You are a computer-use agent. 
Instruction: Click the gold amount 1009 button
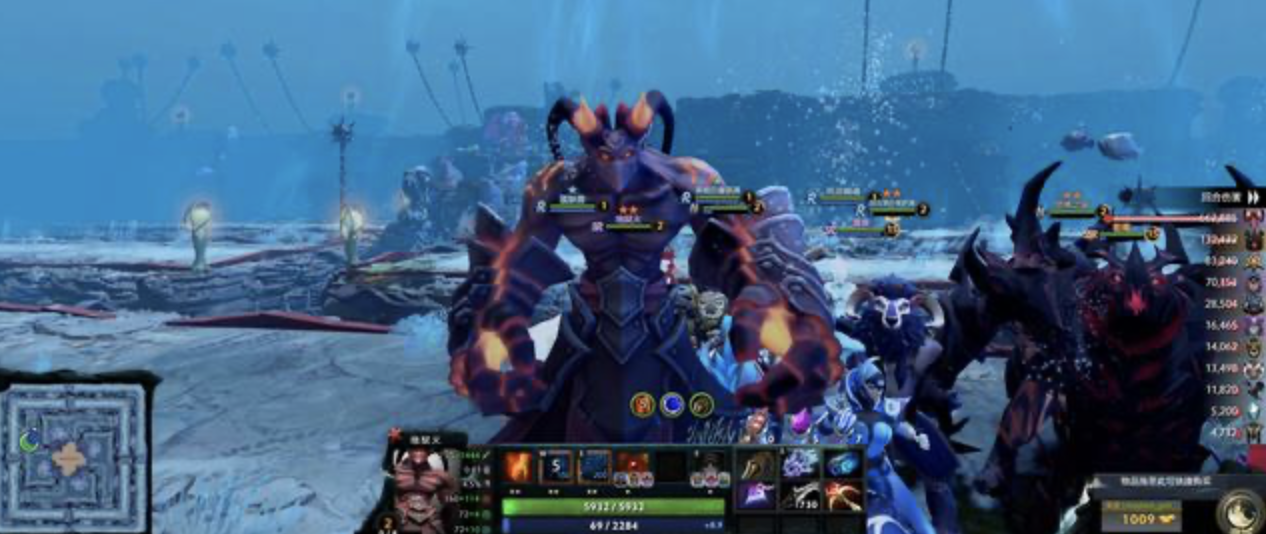(1141, 517)
